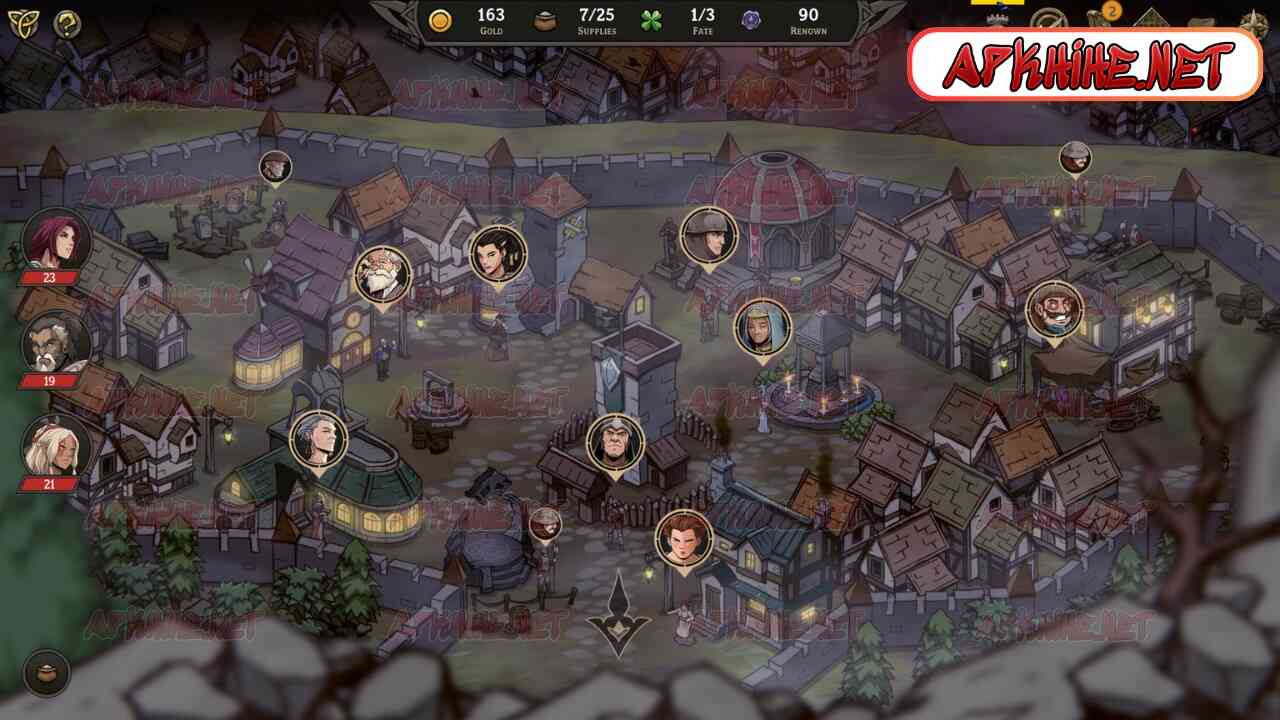Visit the laughing bearded merchant marker
This screenshot has height=720, width=1280.
1054,309
